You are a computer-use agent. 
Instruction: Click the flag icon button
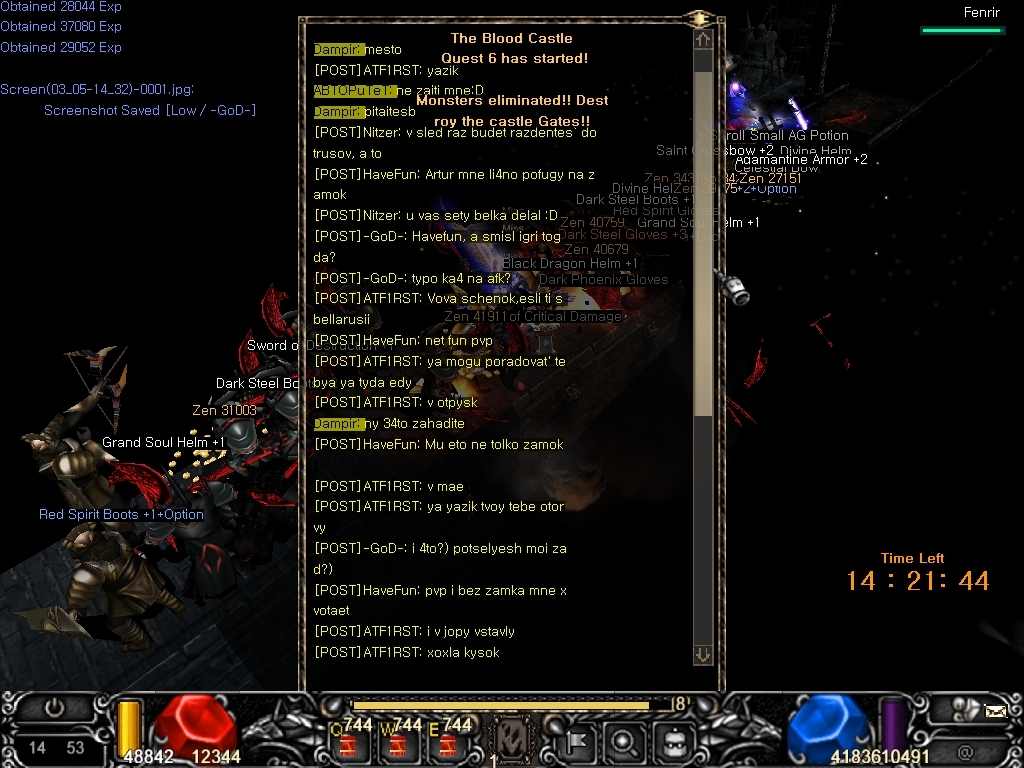point(578,743)
